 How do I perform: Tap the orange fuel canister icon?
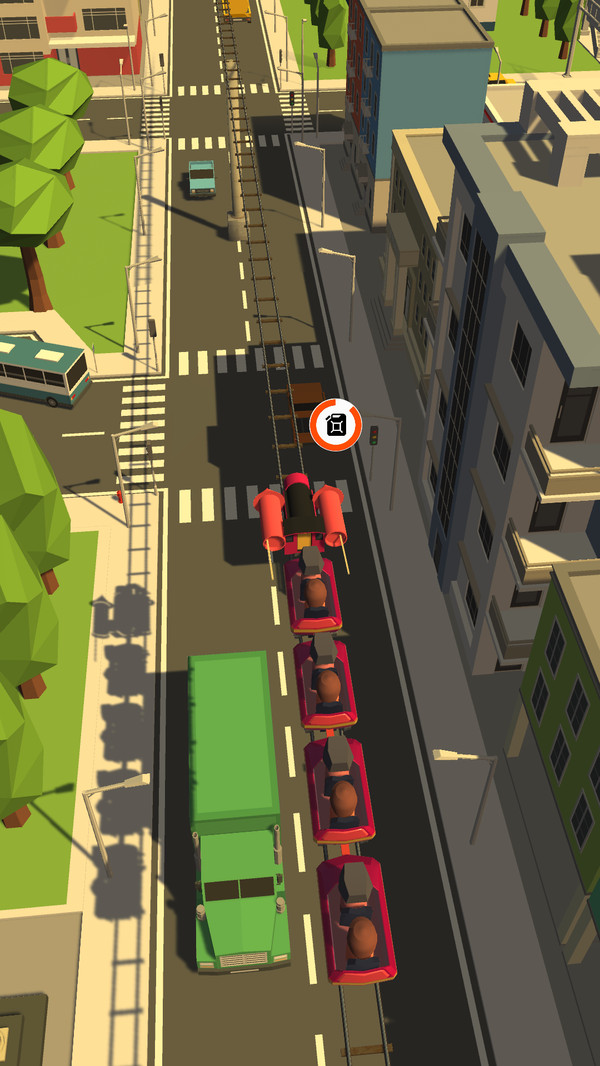[335, 425]
